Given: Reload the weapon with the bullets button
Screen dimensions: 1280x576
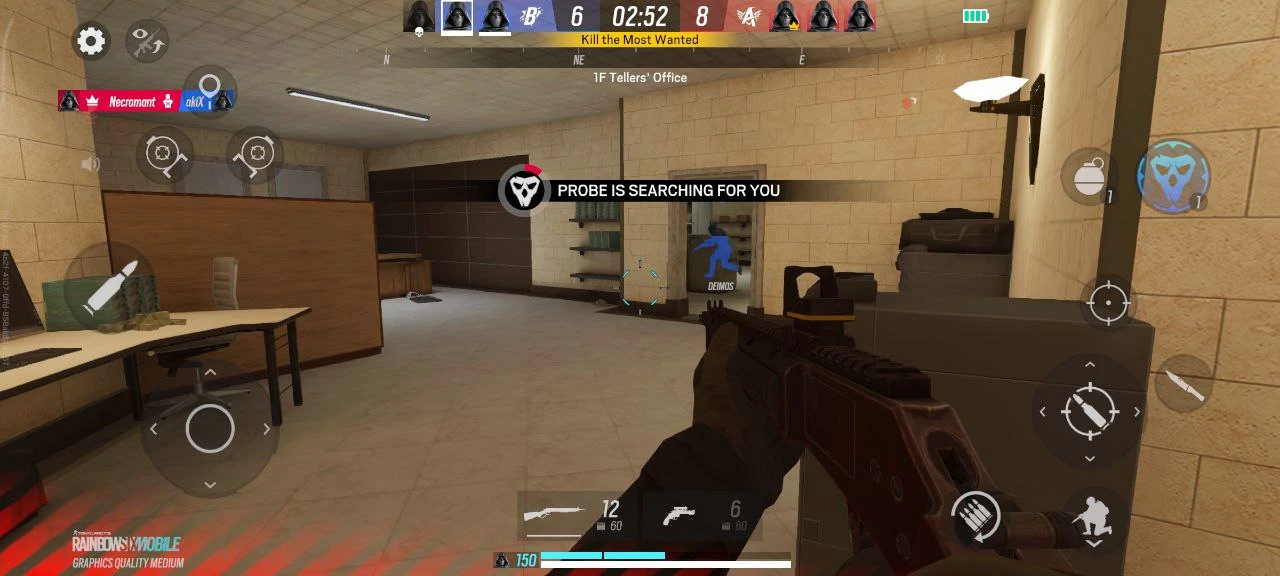Looking at the screenshot, I should 976,518.
